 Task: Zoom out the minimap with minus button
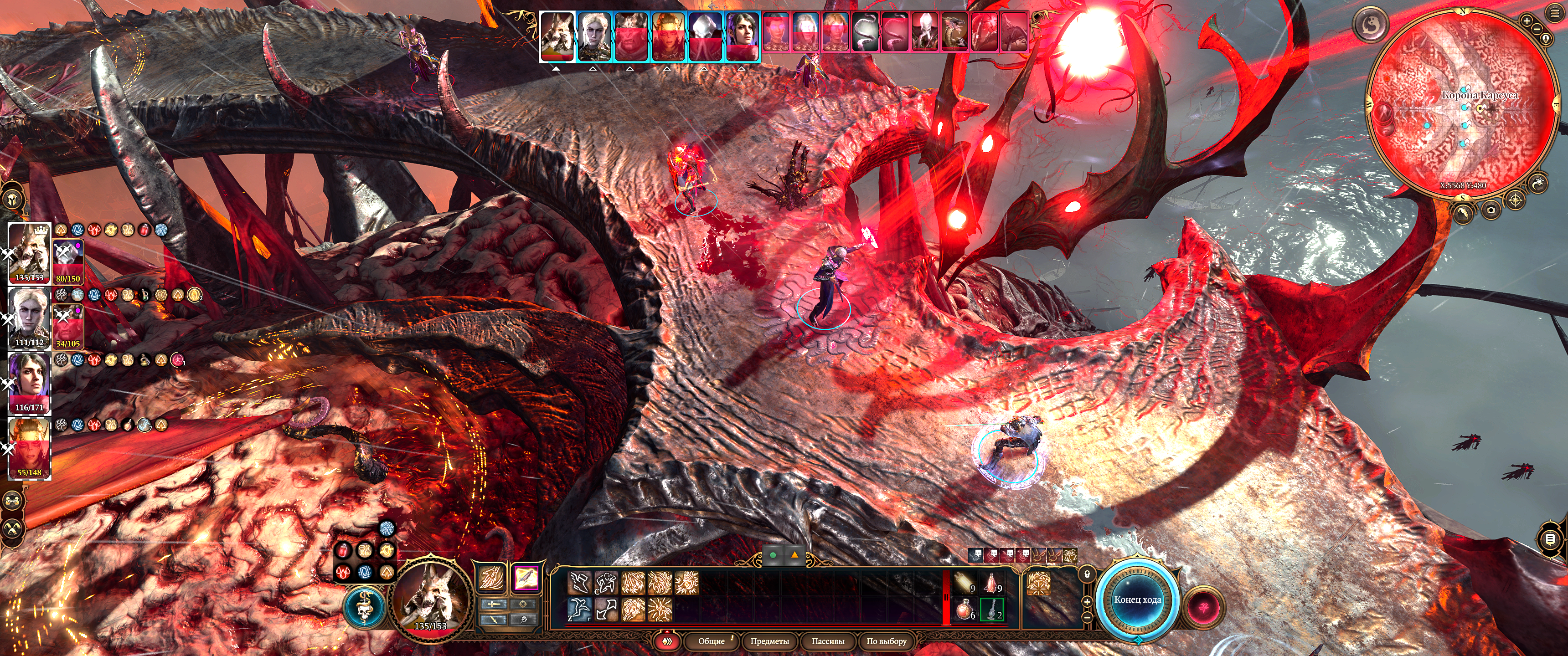[x=1537, y=29]
